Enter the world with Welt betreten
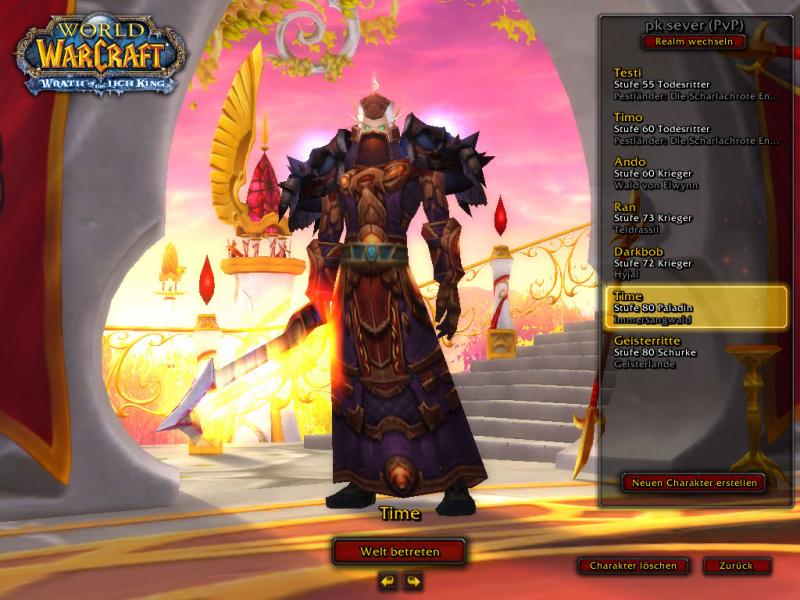Viewport: 800px width, 600px height. point(400,551)
